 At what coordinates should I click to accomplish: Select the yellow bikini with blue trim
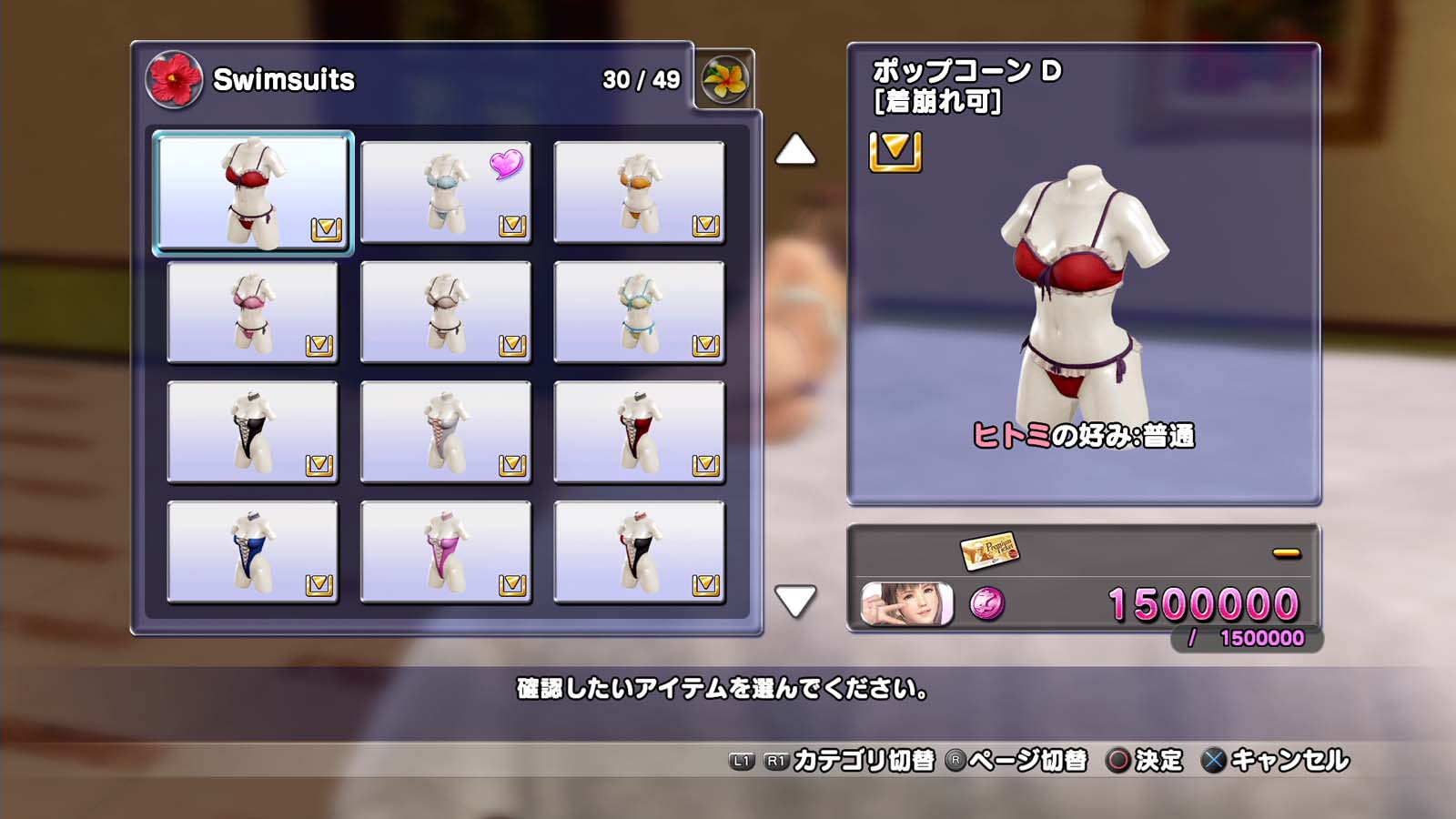point(639,312)
